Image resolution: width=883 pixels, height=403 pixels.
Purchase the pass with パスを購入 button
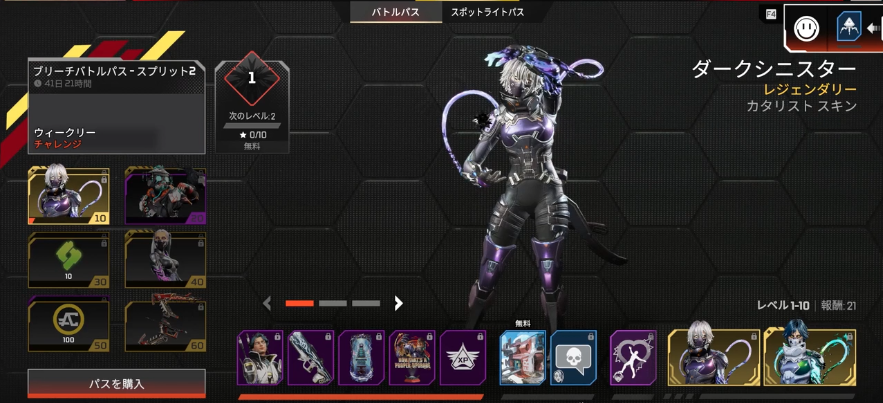coord(117,384)
